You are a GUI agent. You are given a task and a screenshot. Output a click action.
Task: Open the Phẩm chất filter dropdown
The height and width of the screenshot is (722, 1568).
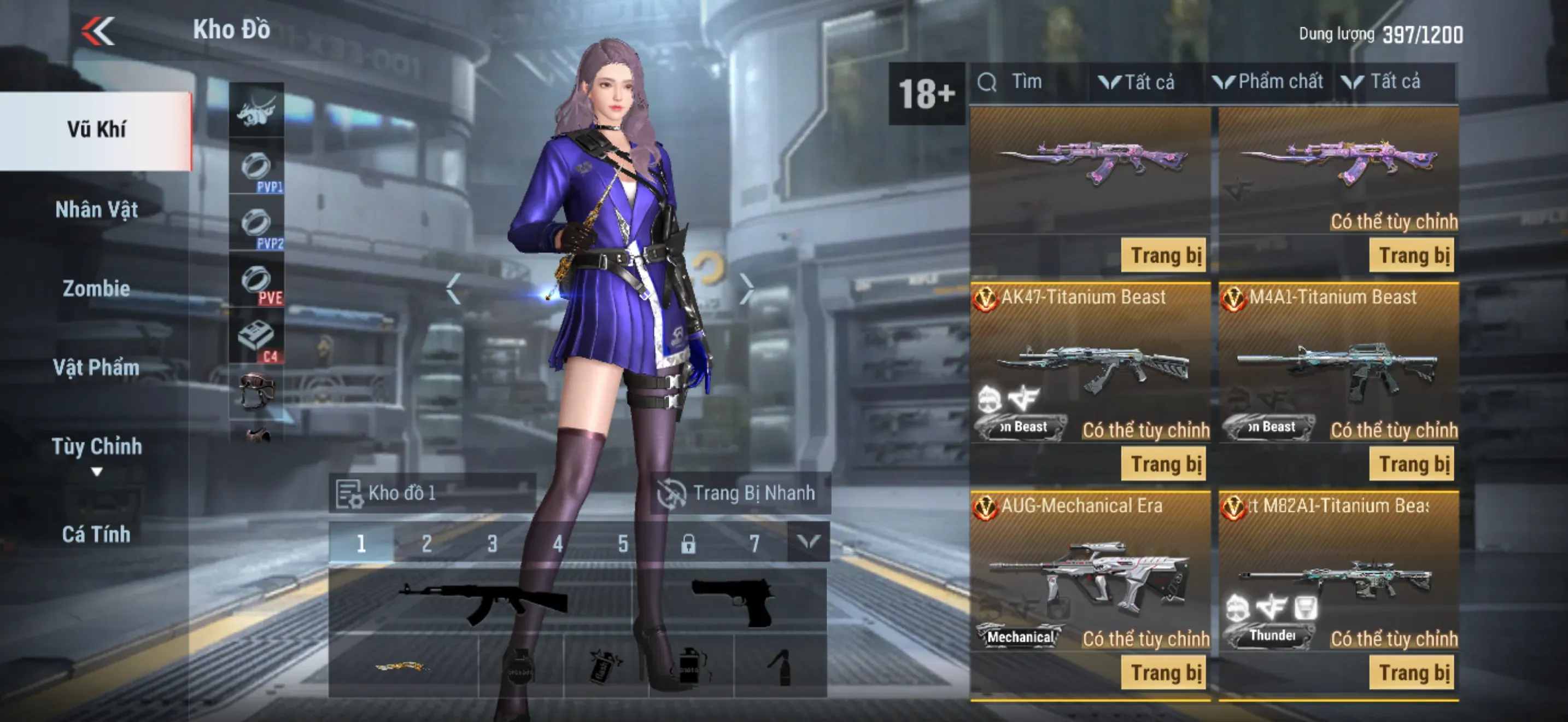(1268, 82)
